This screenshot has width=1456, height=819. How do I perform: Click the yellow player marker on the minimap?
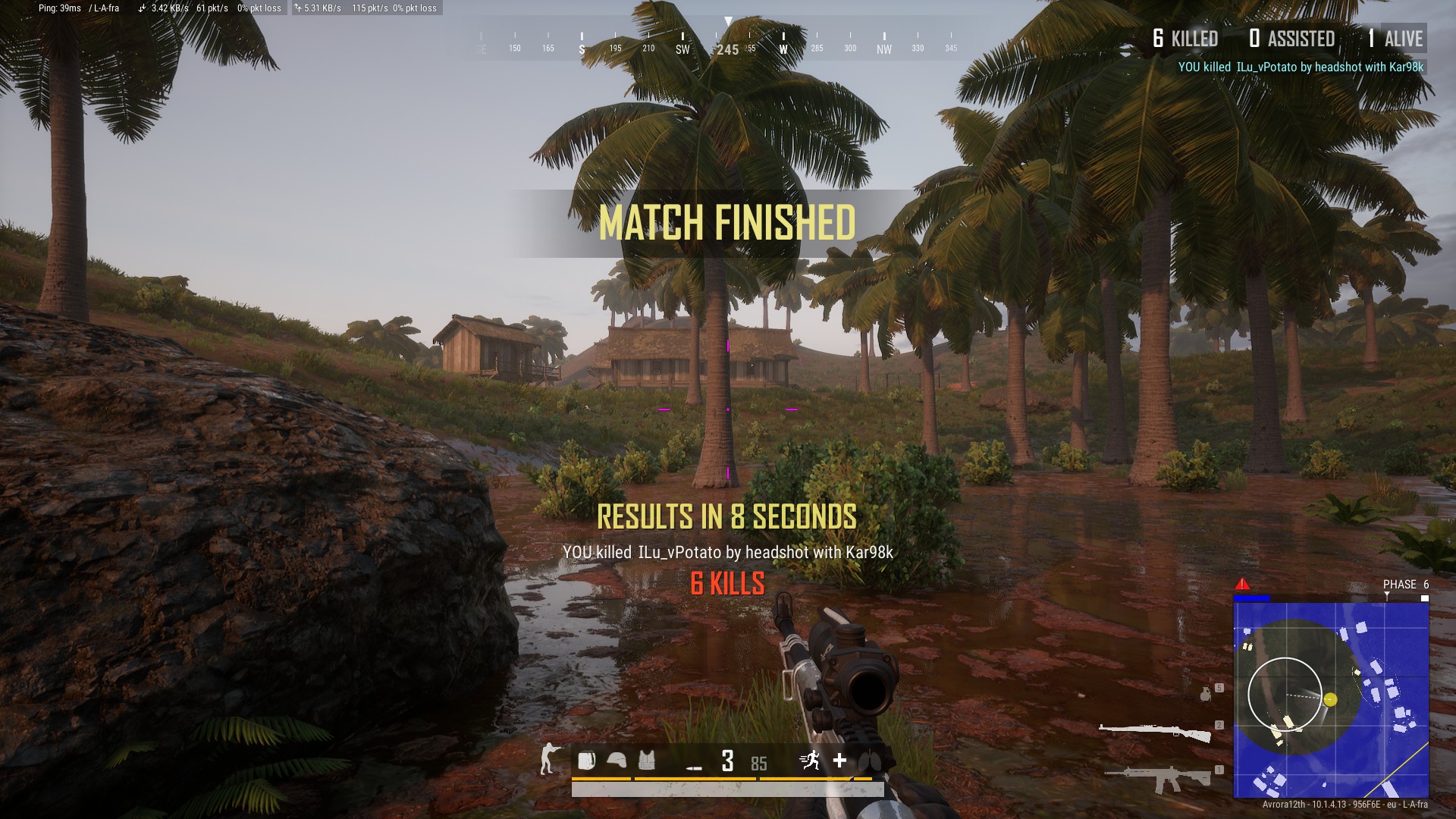tap(1330, 699)
